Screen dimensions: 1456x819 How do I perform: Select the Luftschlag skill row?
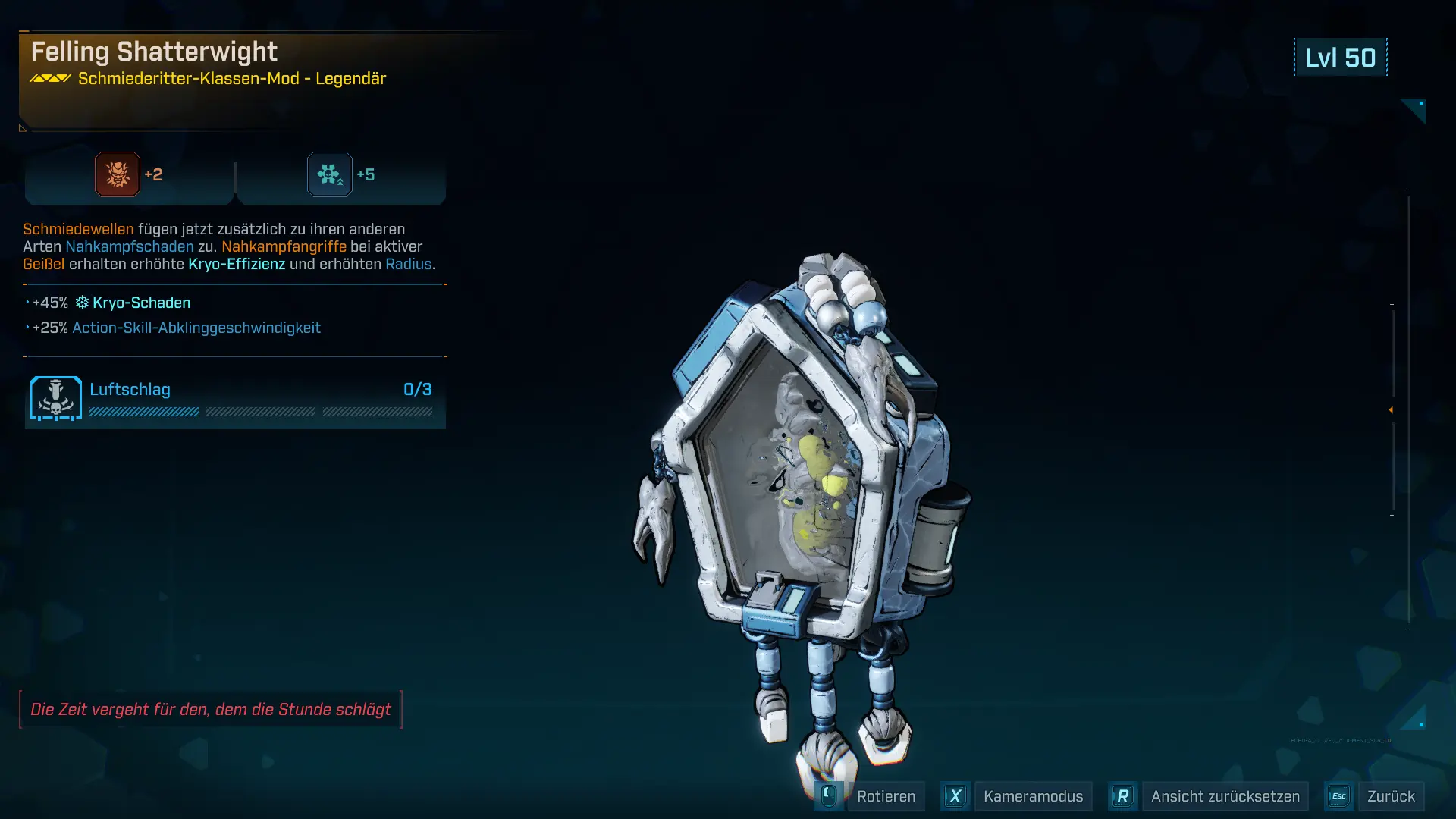coord(235,399)
